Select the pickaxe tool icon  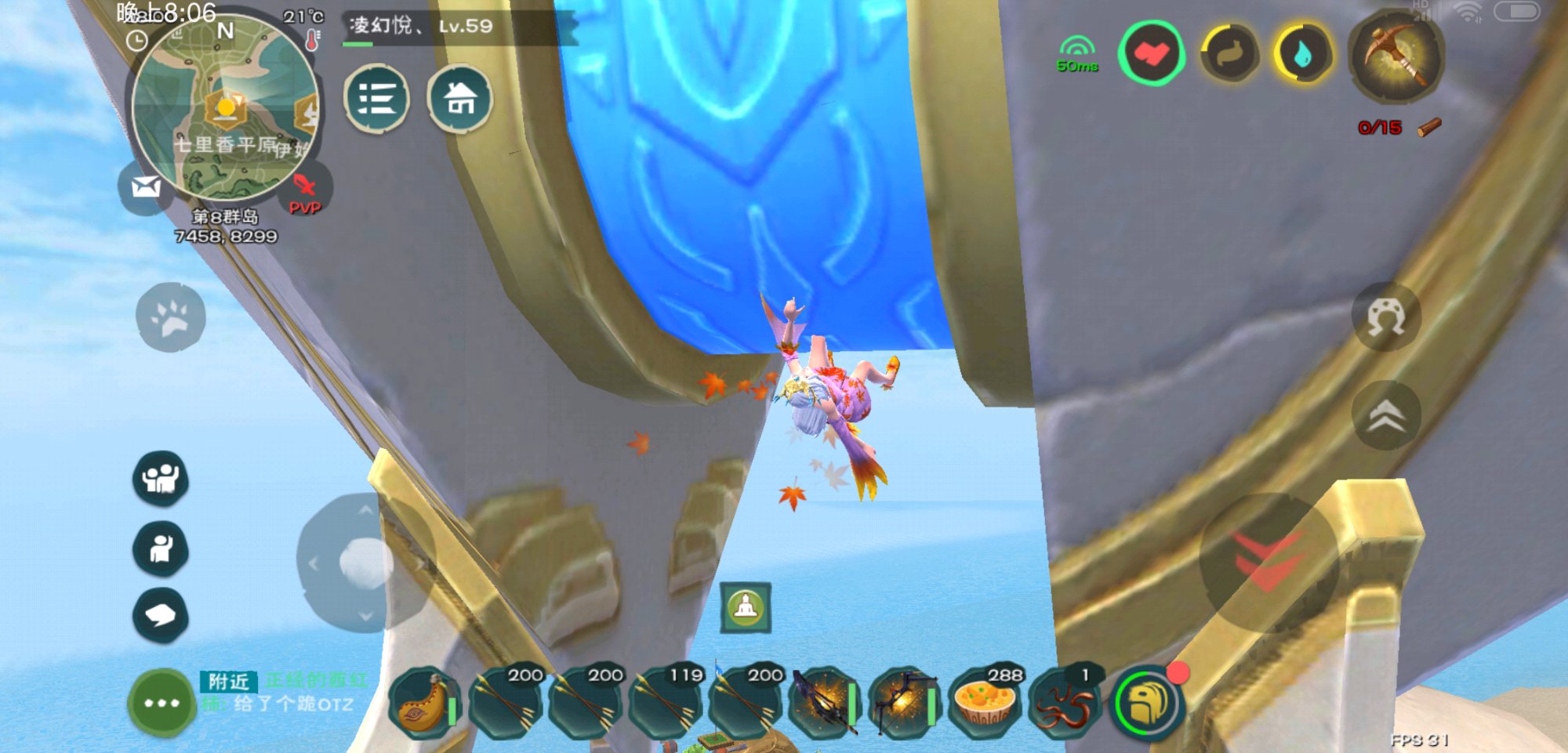(1396, 55)
